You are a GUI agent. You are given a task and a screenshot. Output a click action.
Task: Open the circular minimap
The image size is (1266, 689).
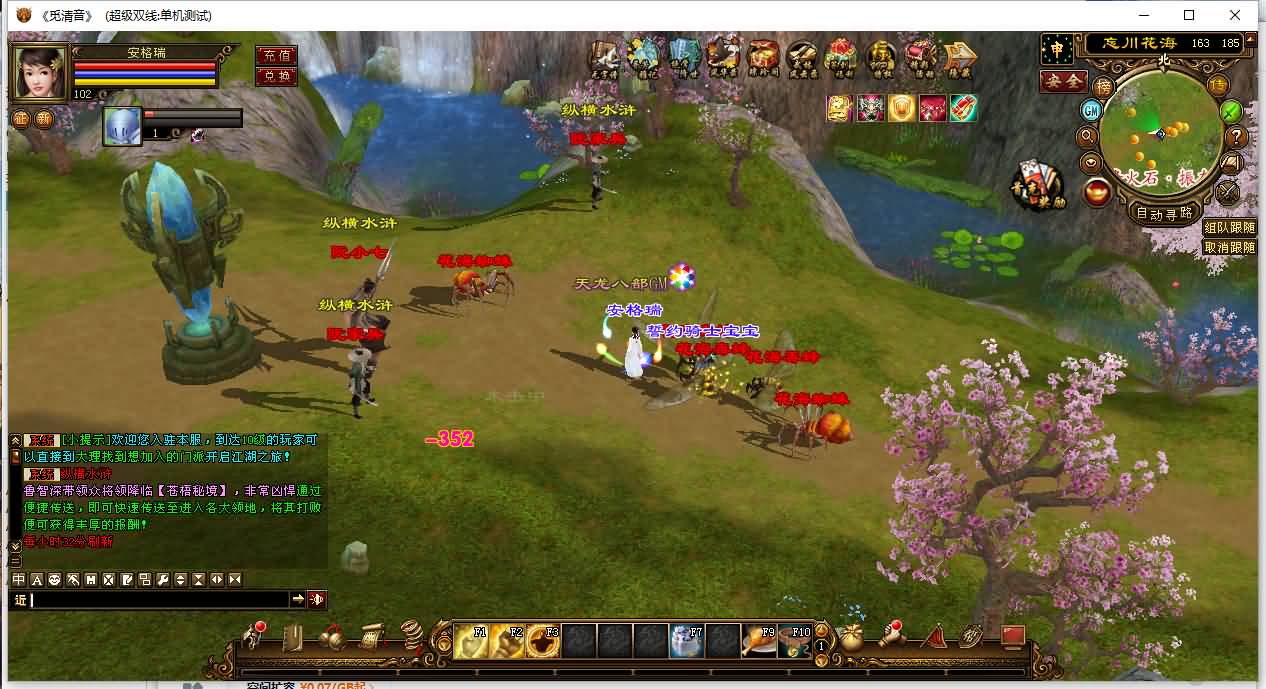tap(1164, 132)
